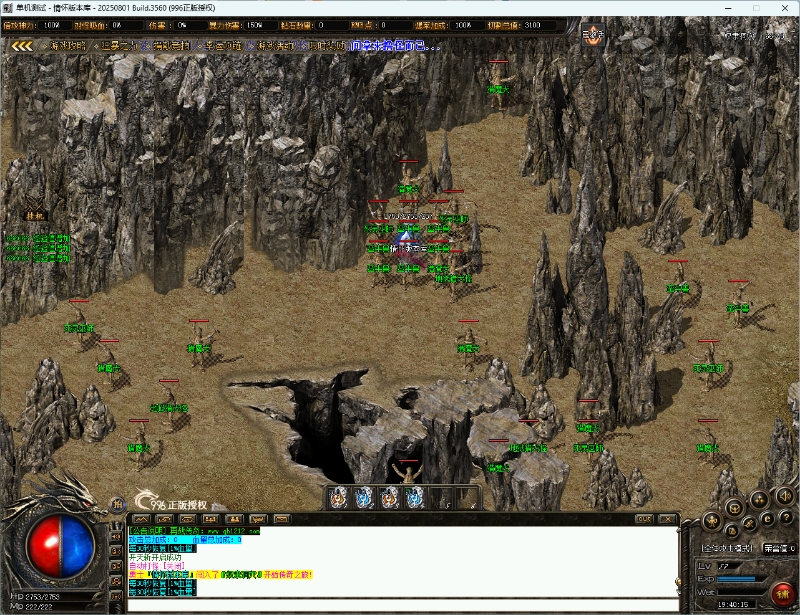Click the OUT button on chat panel
This screenshot has height=615, width=800.
coord(644,518)
